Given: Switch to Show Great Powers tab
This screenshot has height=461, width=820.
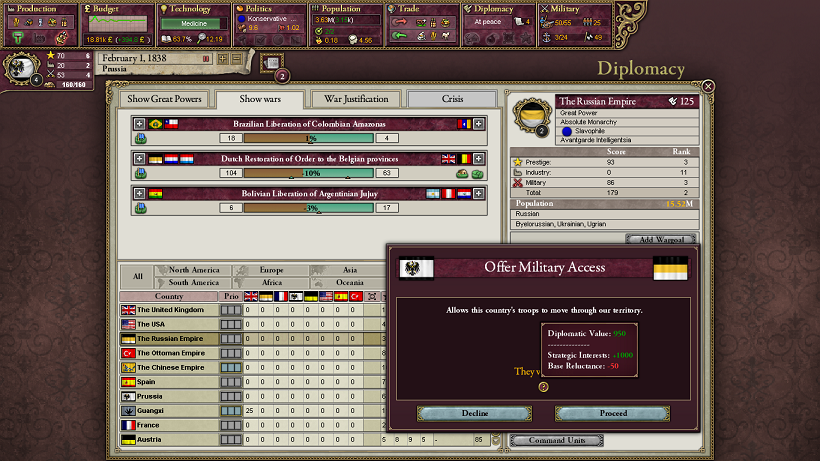Looking at the screenshot, I should tap(164, 99).
